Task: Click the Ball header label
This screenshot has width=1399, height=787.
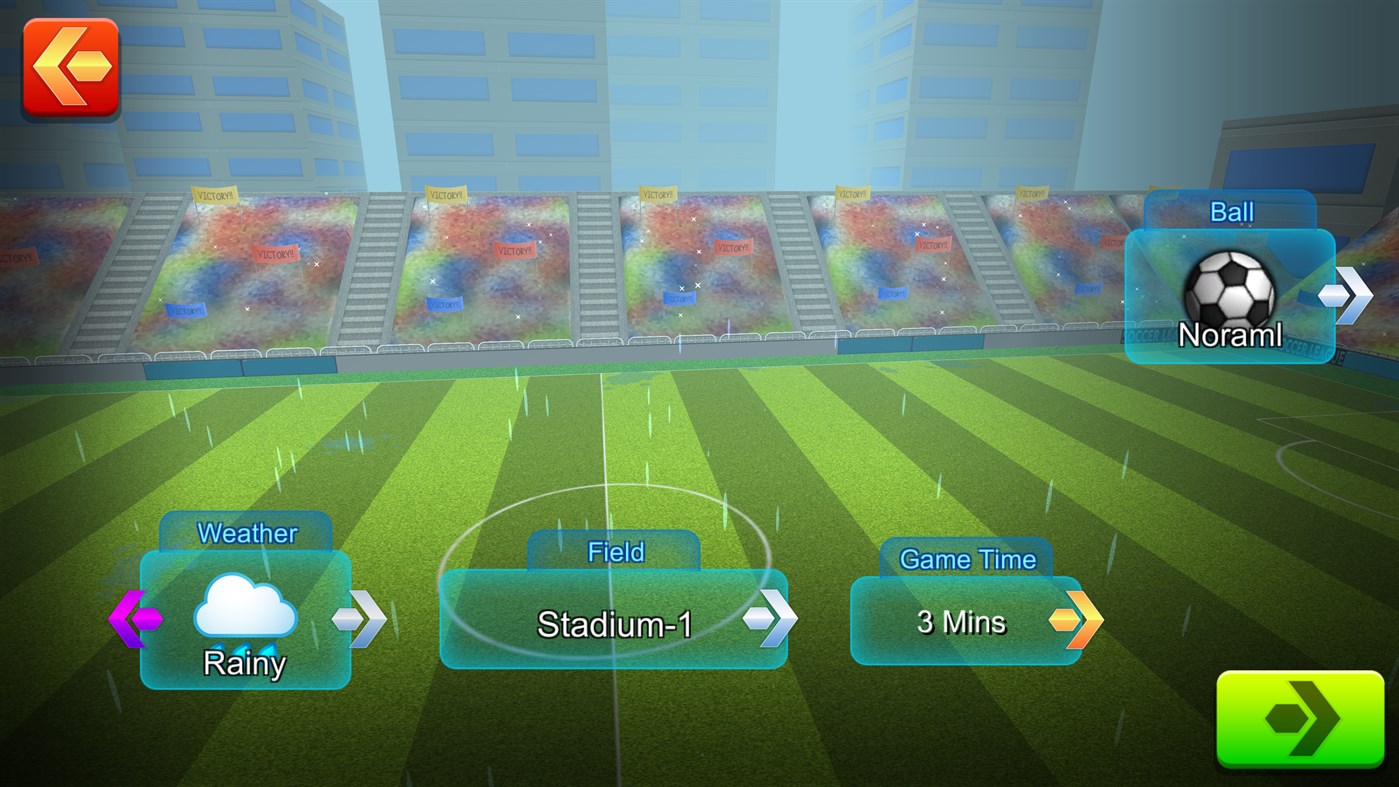Action: pos(1230,211)
